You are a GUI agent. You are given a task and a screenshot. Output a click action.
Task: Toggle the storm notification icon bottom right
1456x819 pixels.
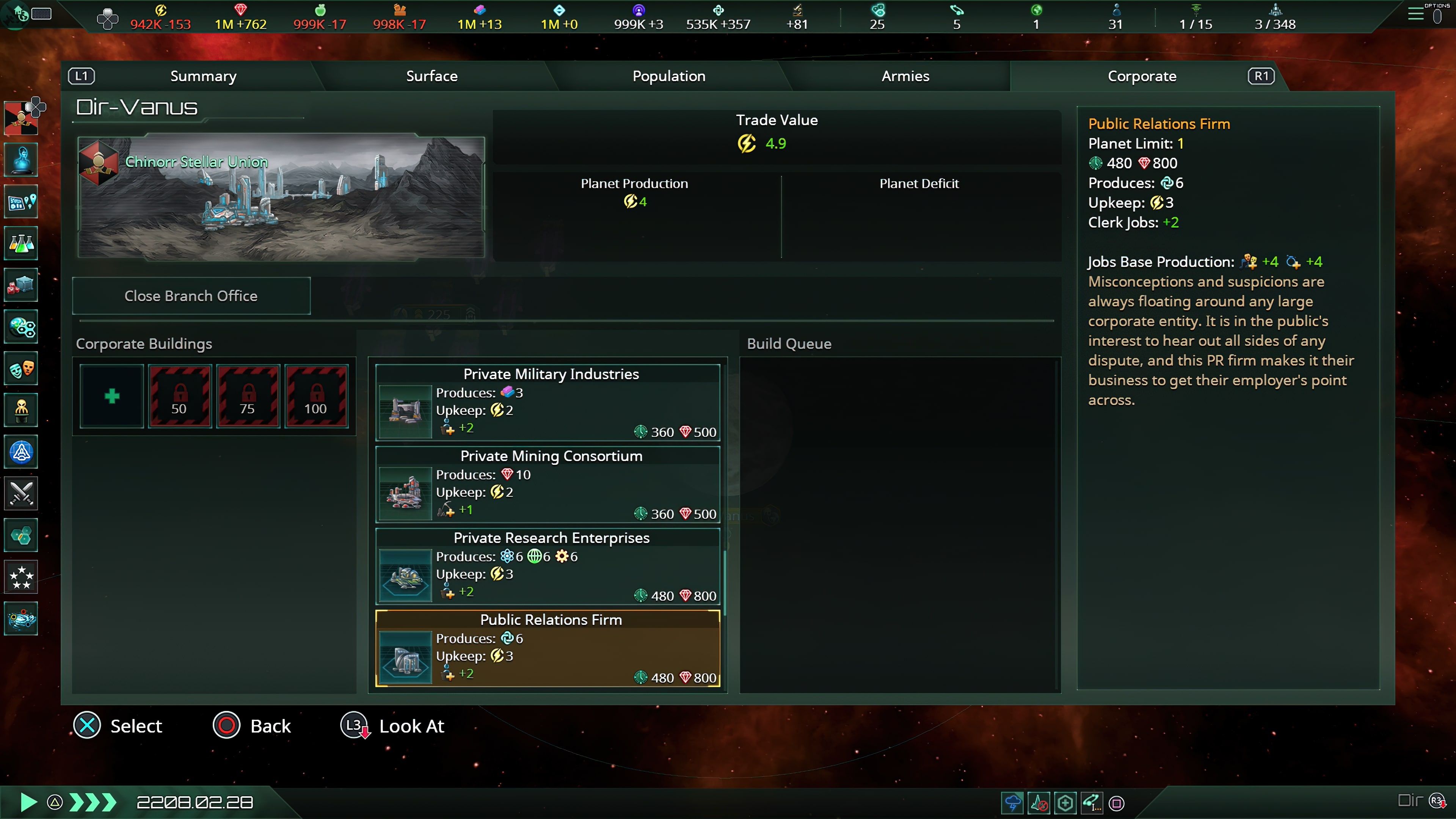pos(1012,803)
